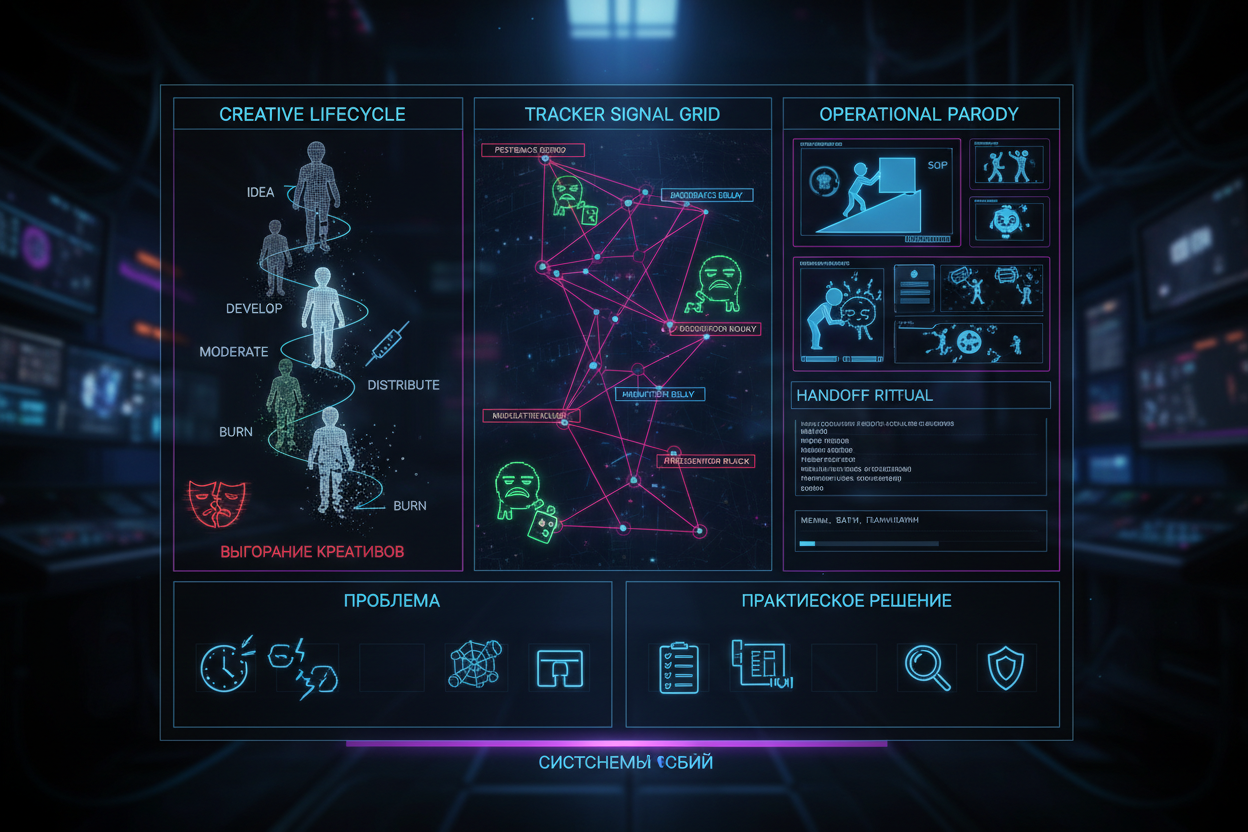The width and height of the screenshot is (1248, 832).
Task: Open the archway screen icon
Action: tap(559, 667)
